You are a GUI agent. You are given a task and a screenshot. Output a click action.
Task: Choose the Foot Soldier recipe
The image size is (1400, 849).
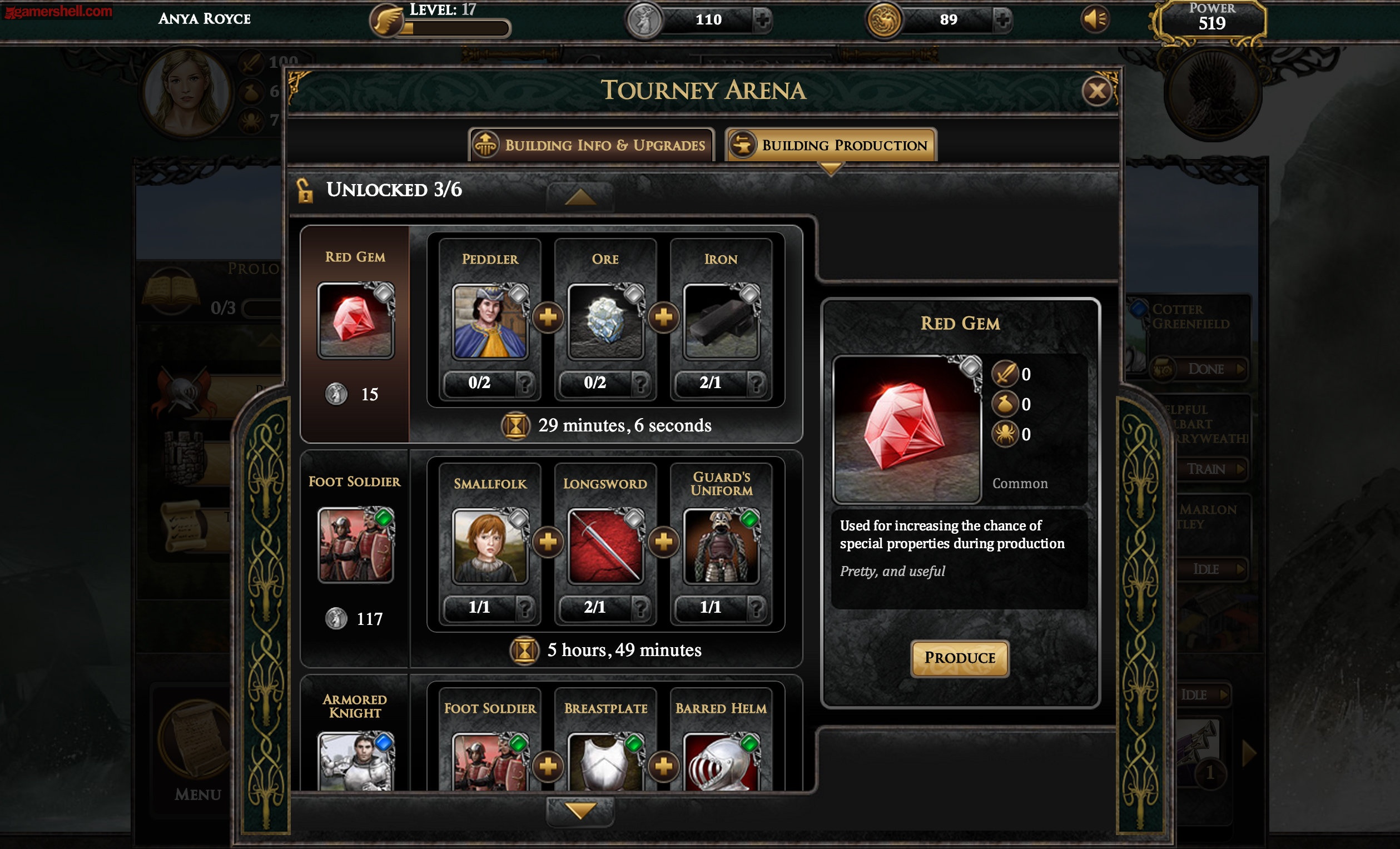[355, 545]
